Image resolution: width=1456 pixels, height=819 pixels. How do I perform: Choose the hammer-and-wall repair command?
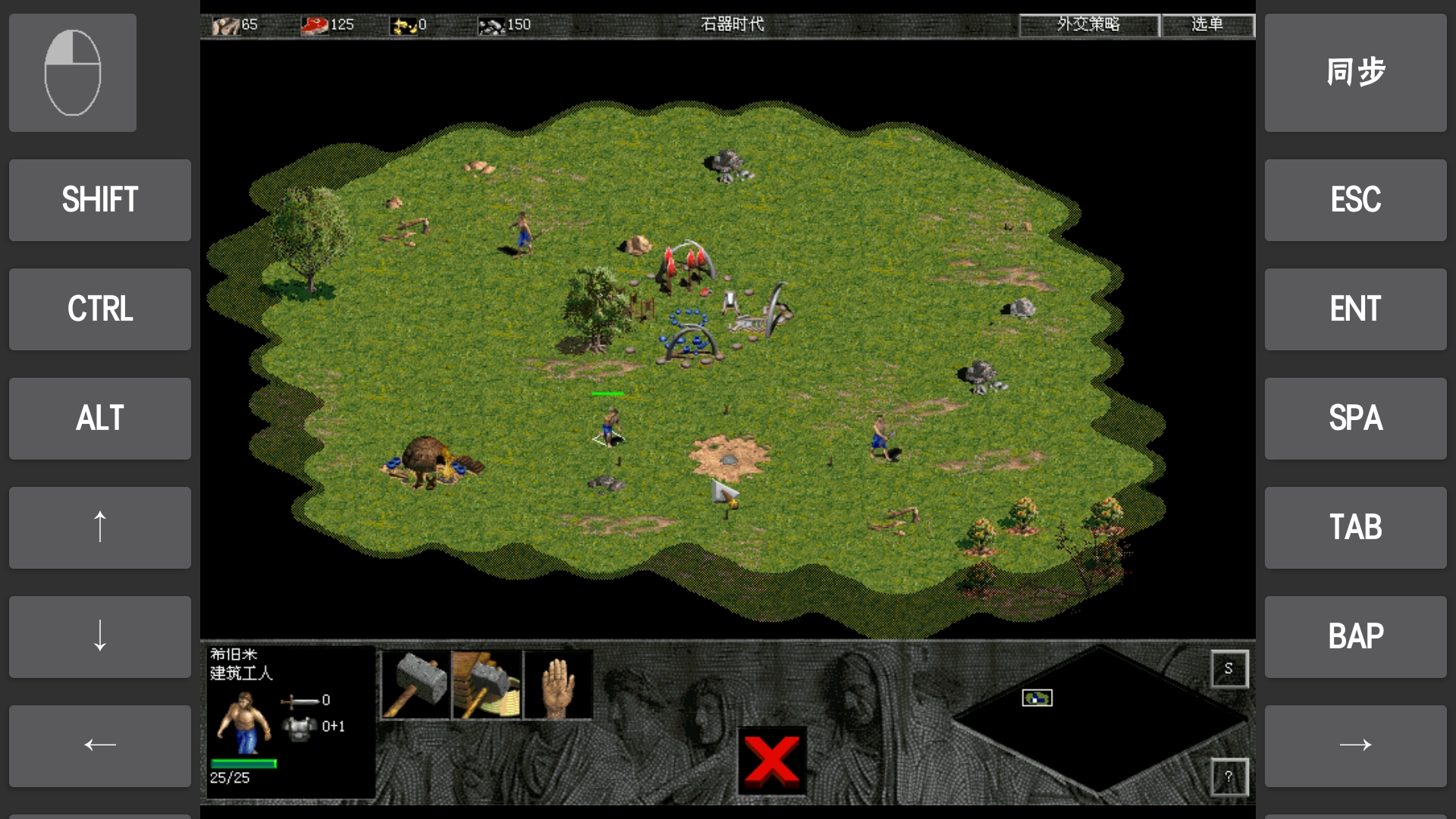click(x=487, y=684)
